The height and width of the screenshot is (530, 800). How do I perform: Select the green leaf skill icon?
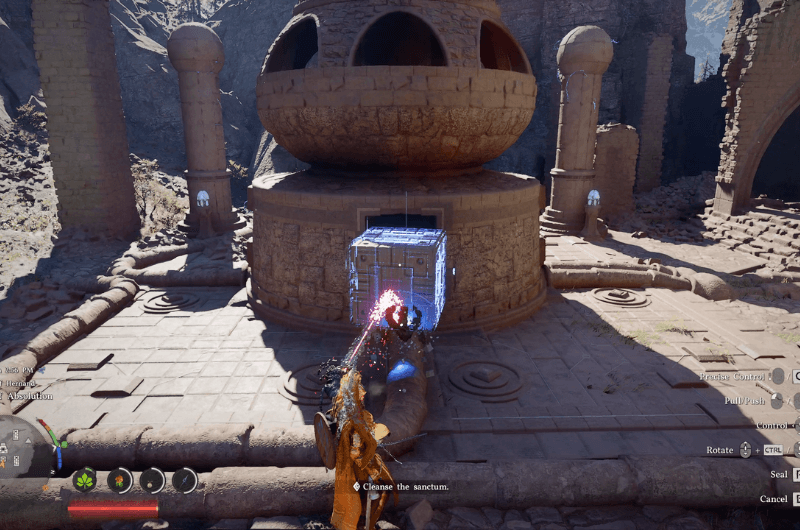pos(86,480)
